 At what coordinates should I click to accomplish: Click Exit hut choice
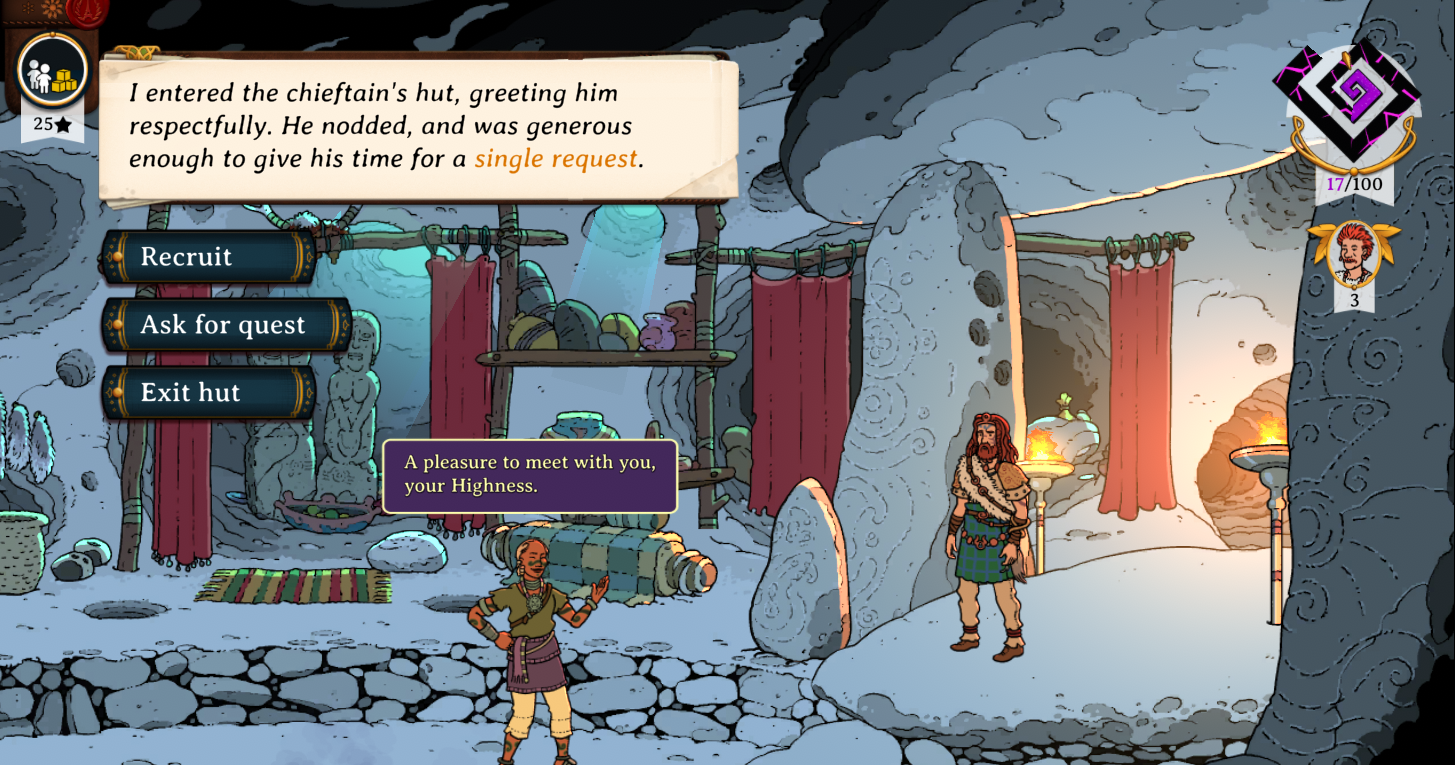[x=208, y=393]
